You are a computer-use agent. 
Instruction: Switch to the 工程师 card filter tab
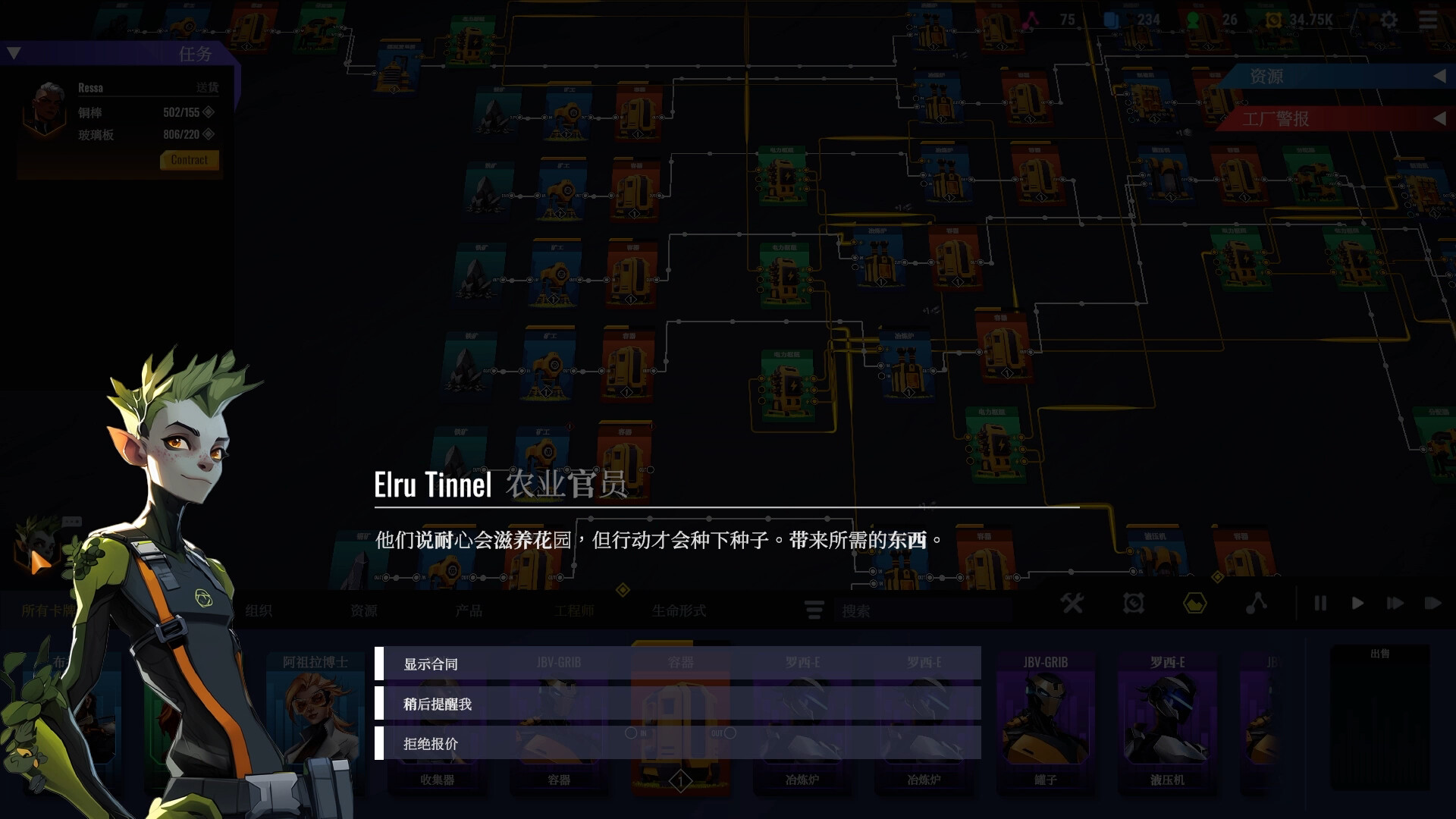pyautogui.click(x=578, y=609)
